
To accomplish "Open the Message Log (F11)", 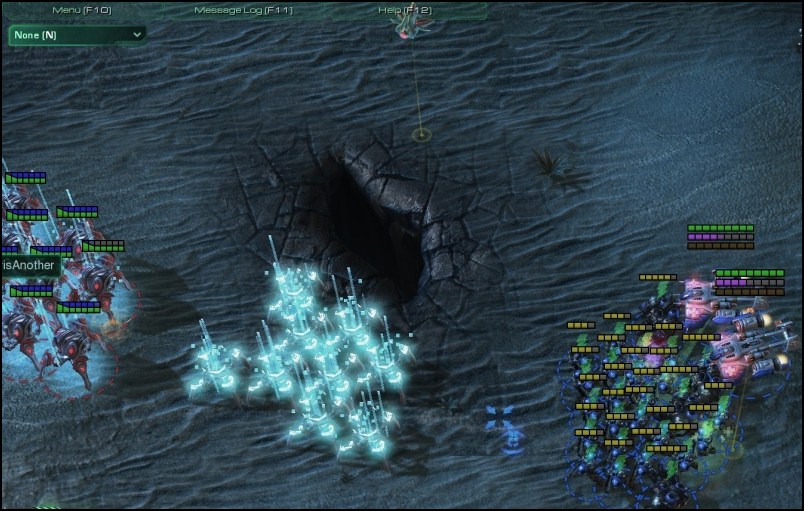I will (x=243, y=10).
